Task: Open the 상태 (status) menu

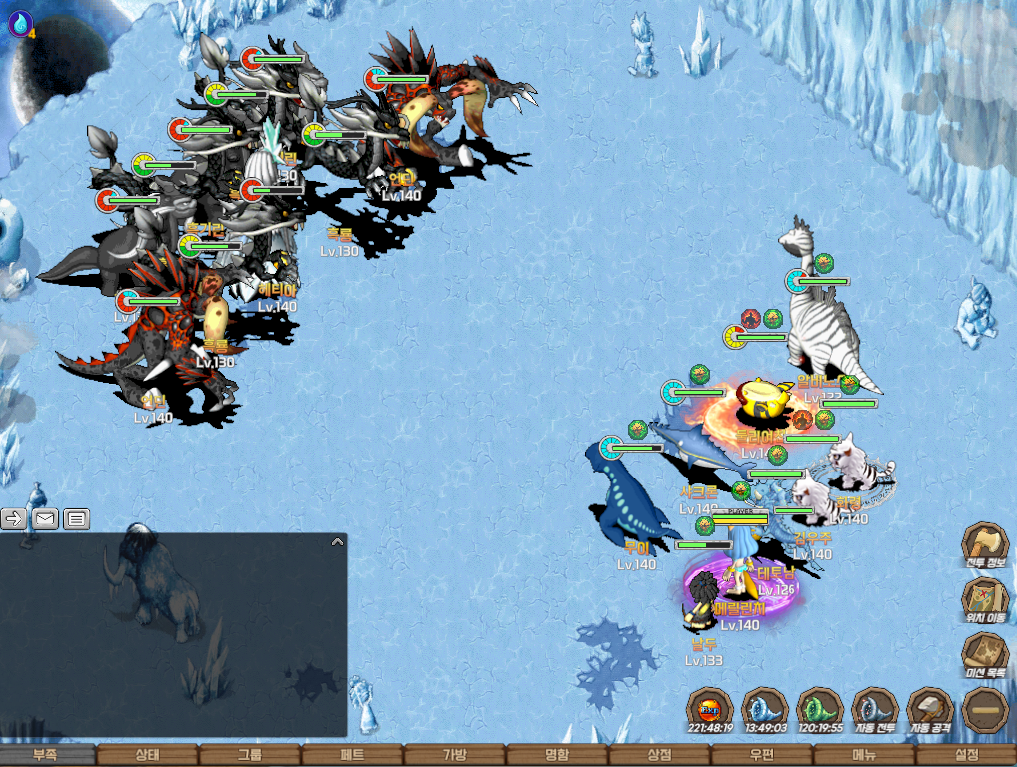Action: click(147, 755)
